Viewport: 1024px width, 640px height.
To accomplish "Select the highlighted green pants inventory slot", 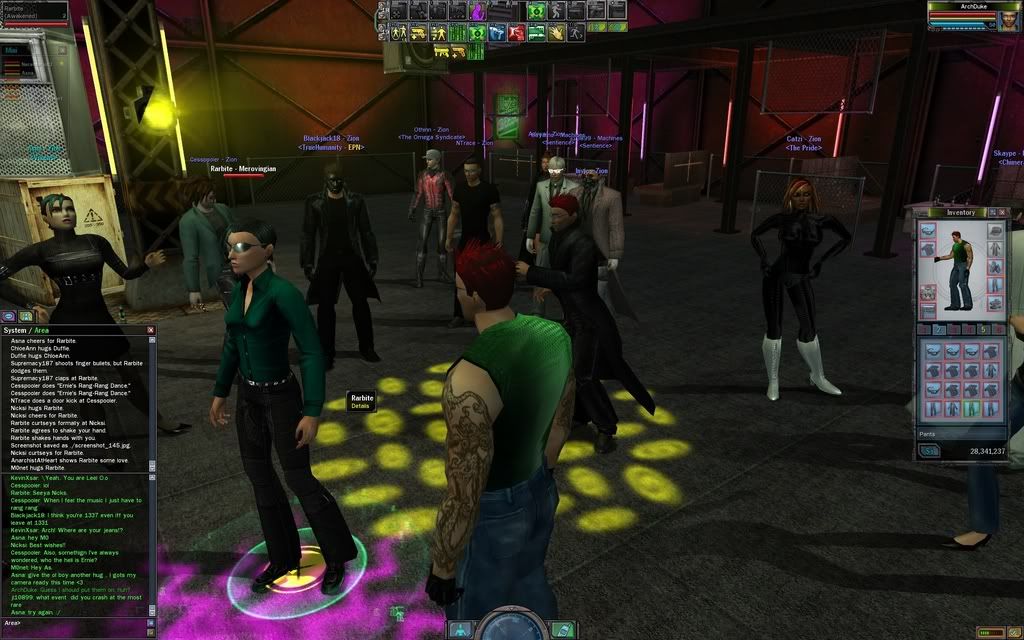I will (972, 410).
